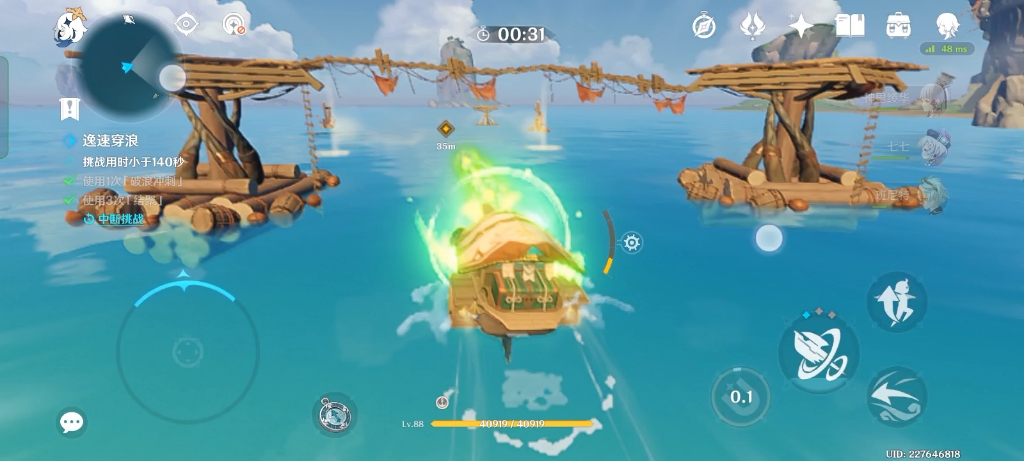Viewport: 1024px width, 461px height.
Task: Open the chat speech bubble
Action: [71, 422]
